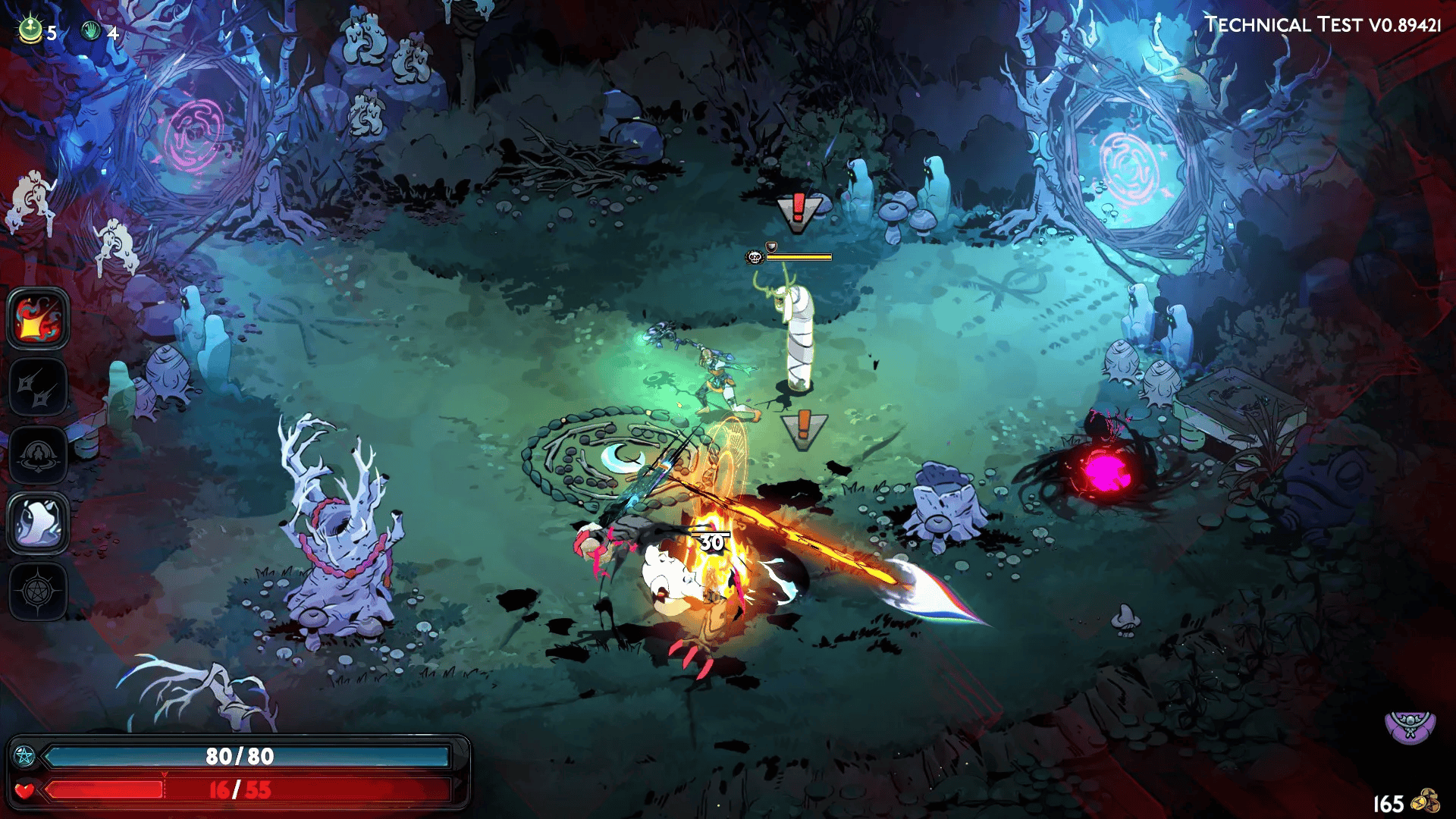Select the empty hooded-figure cast slot
This screenshot has width=1456, height=819.
point(38,456)
